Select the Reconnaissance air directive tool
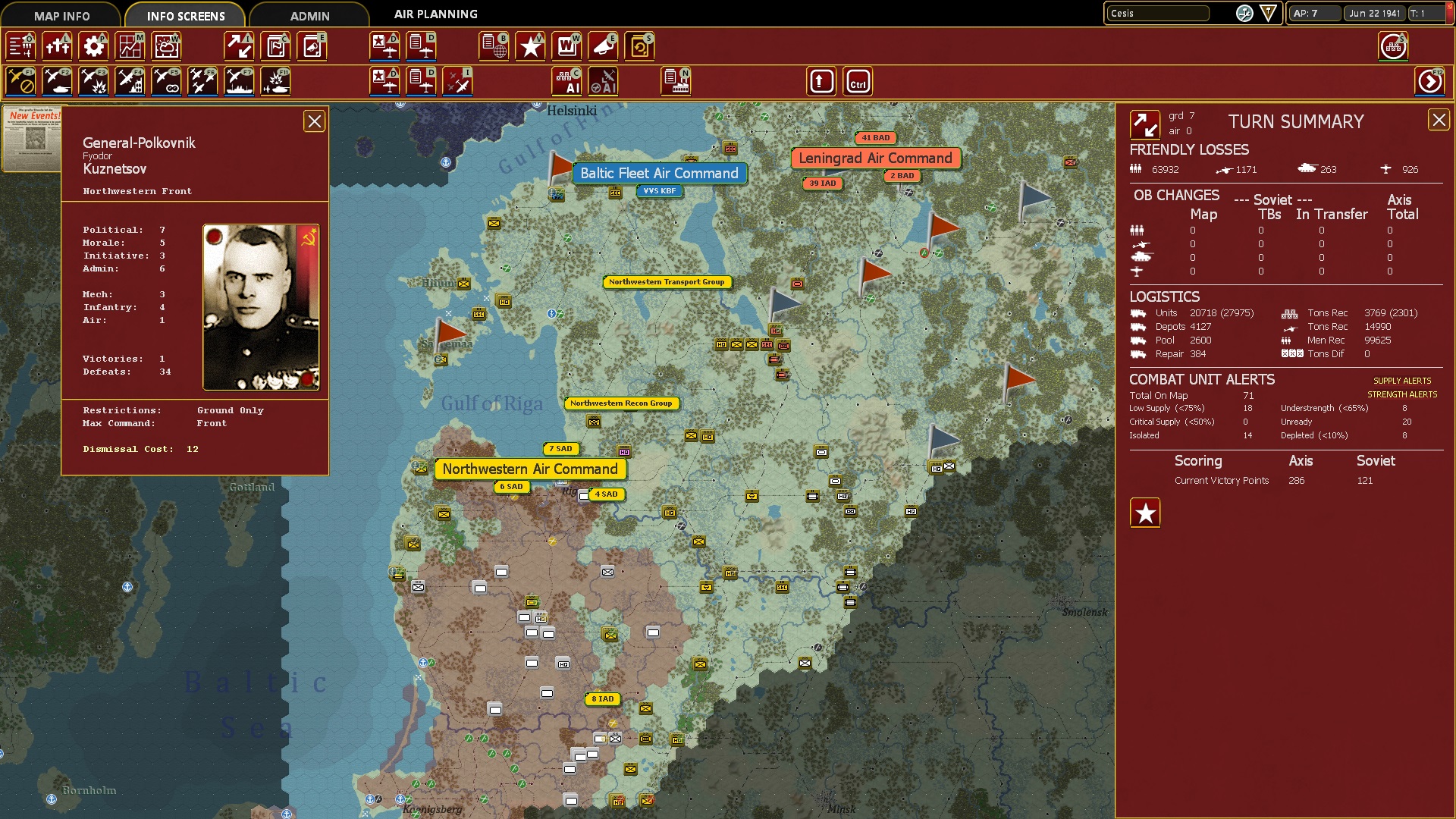 [x=167, y=81]
